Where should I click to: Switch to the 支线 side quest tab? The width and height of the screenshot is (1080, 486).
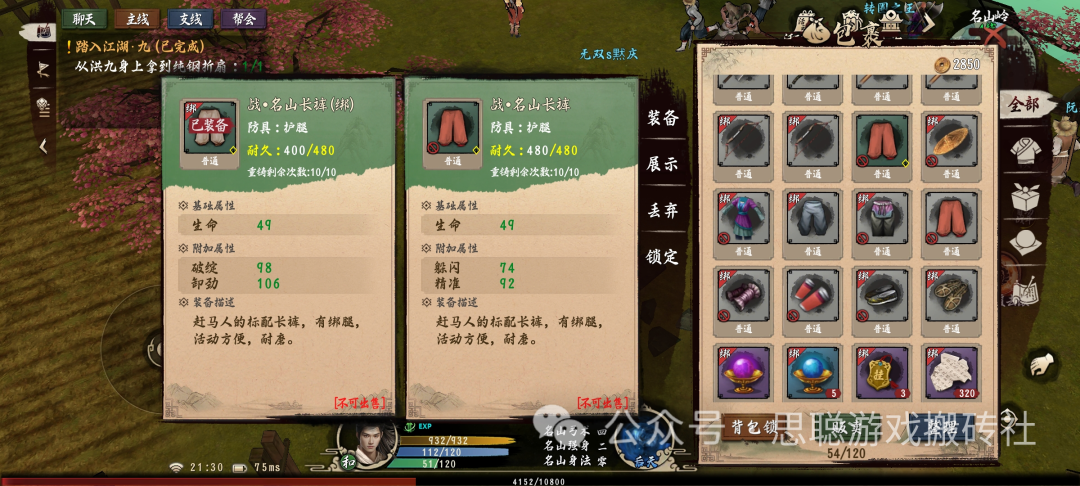pos(189,18)
